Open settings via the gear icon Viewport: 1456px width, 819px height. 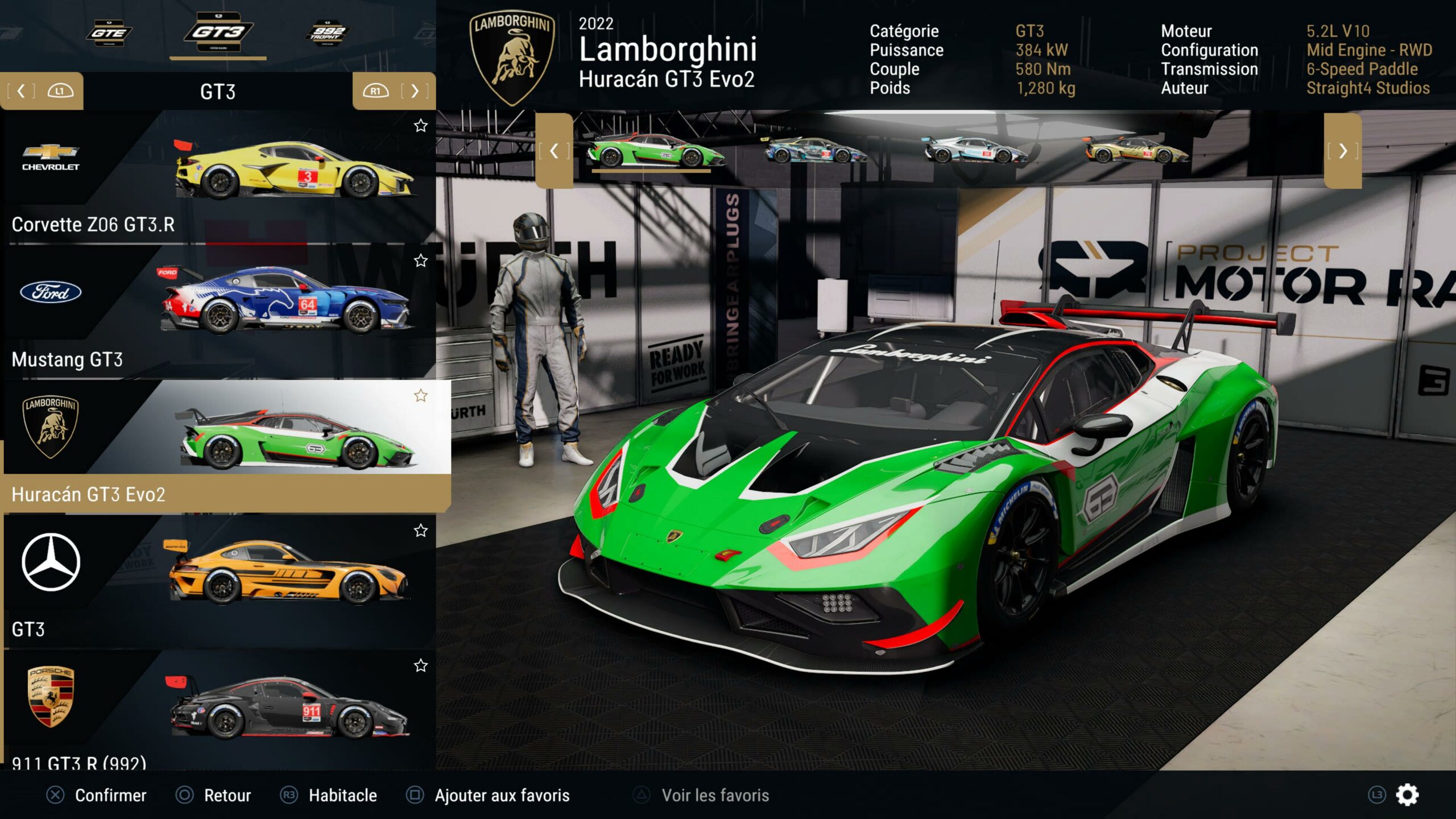(x=1407, y=795)
